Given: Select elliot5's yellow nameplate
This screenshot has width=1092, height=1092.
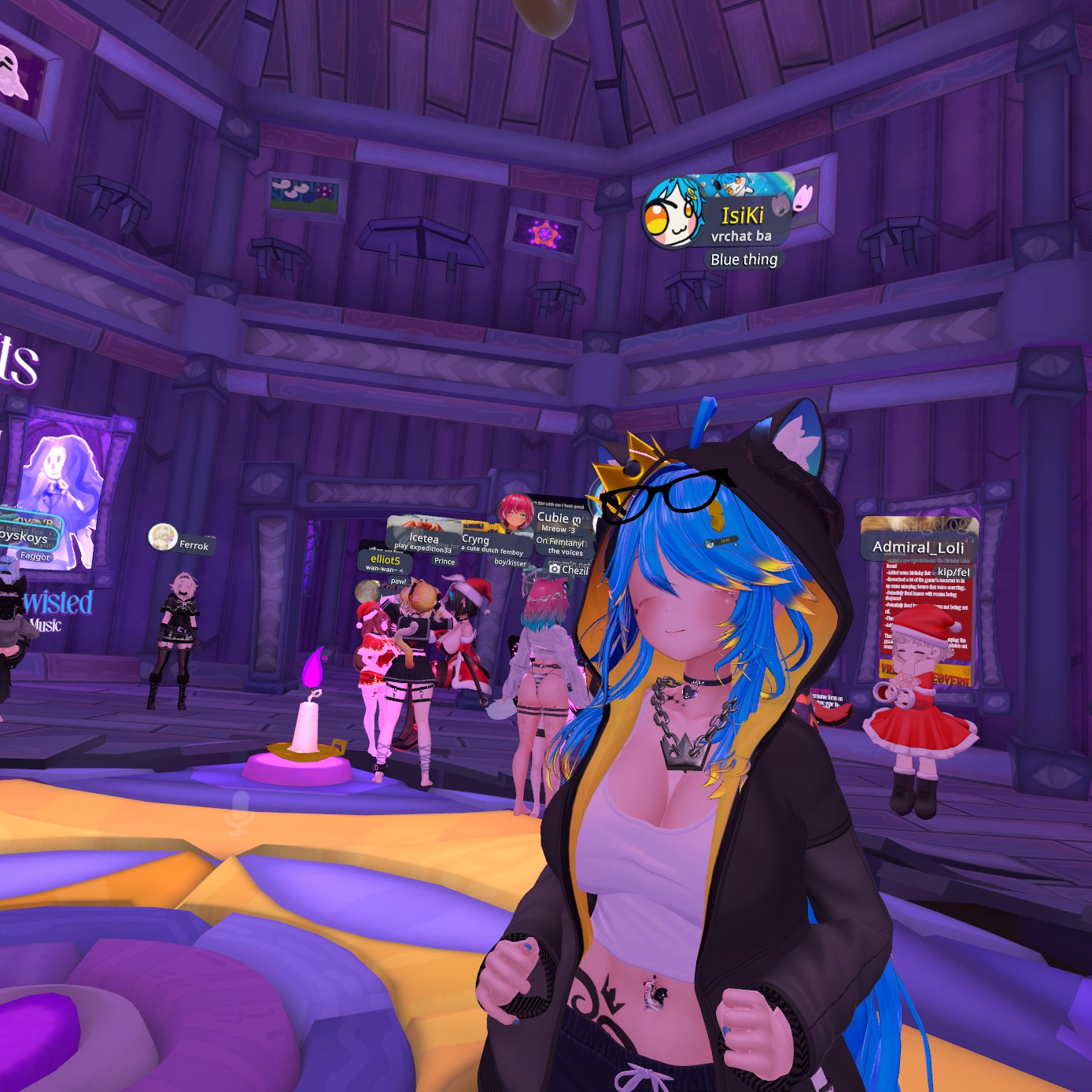Looking at the screenshot, I should pyautogui.click(x=385, y=559).
